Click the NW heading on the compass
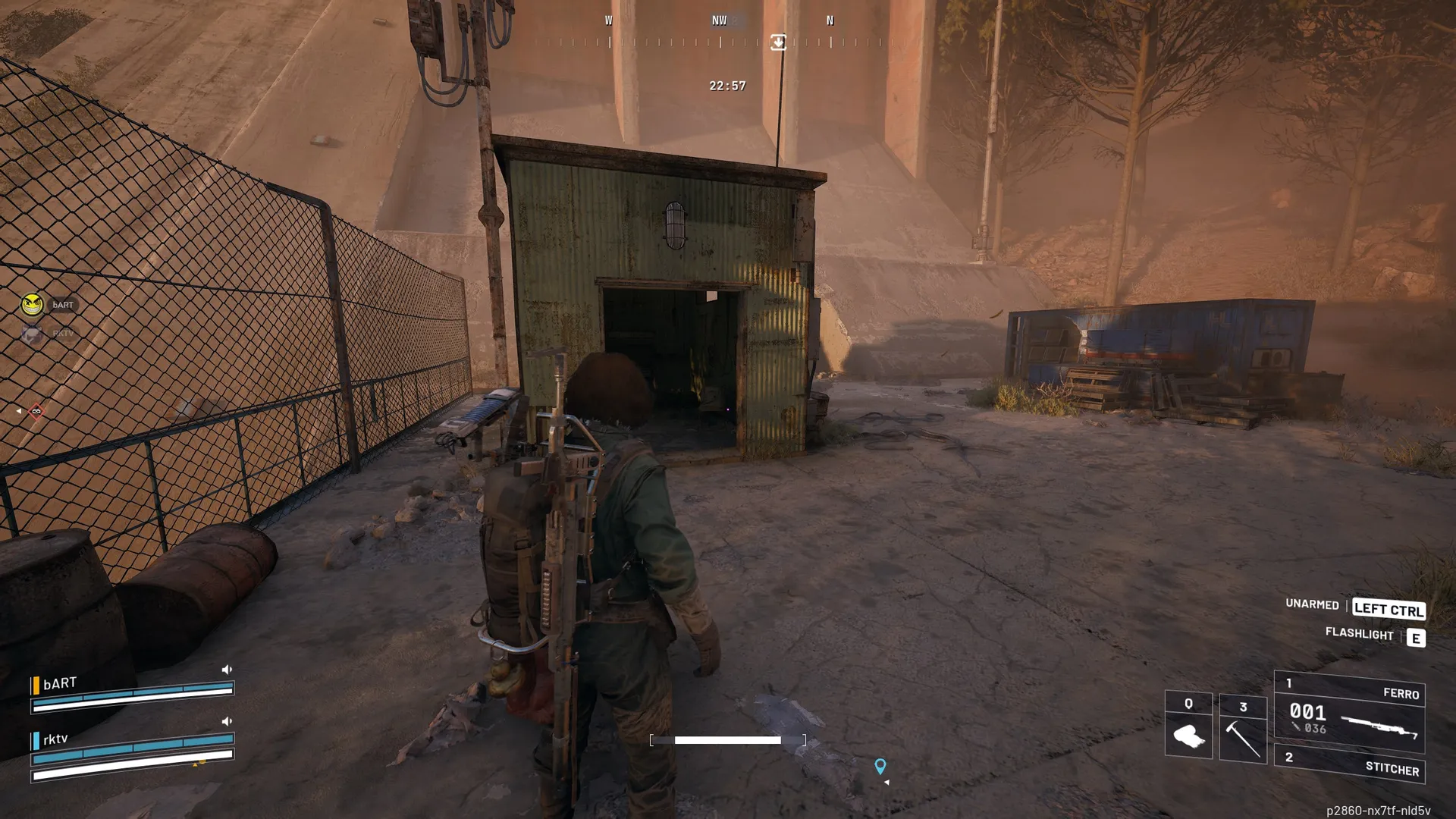Image resolution: width=1456 pixels, height=819 pixels. click(719, 21)
